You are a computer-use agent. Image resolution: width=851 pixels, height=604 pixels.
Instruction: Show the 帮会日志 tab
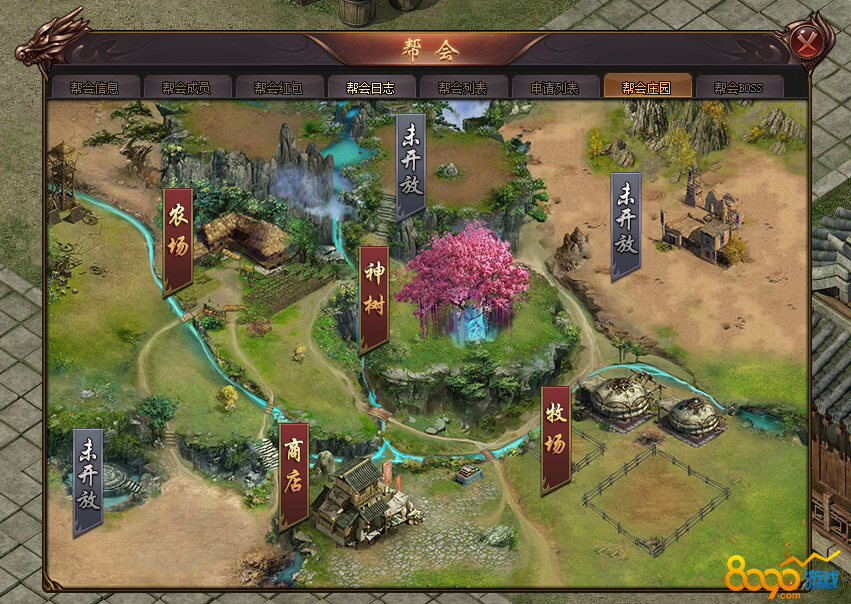[x=369, y=87]
